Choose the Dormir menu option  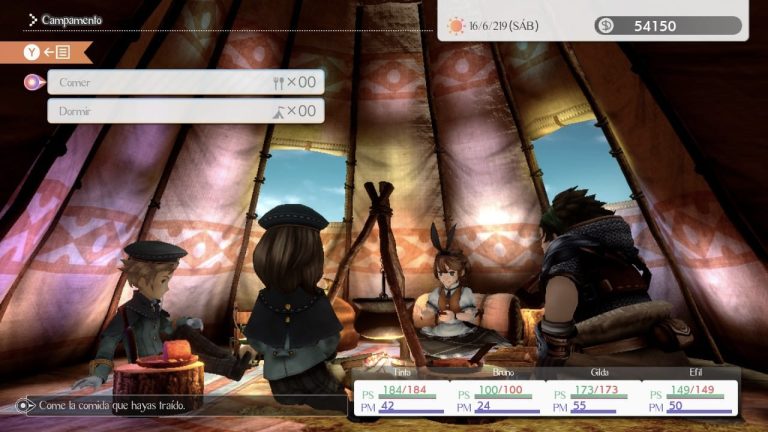185,111
